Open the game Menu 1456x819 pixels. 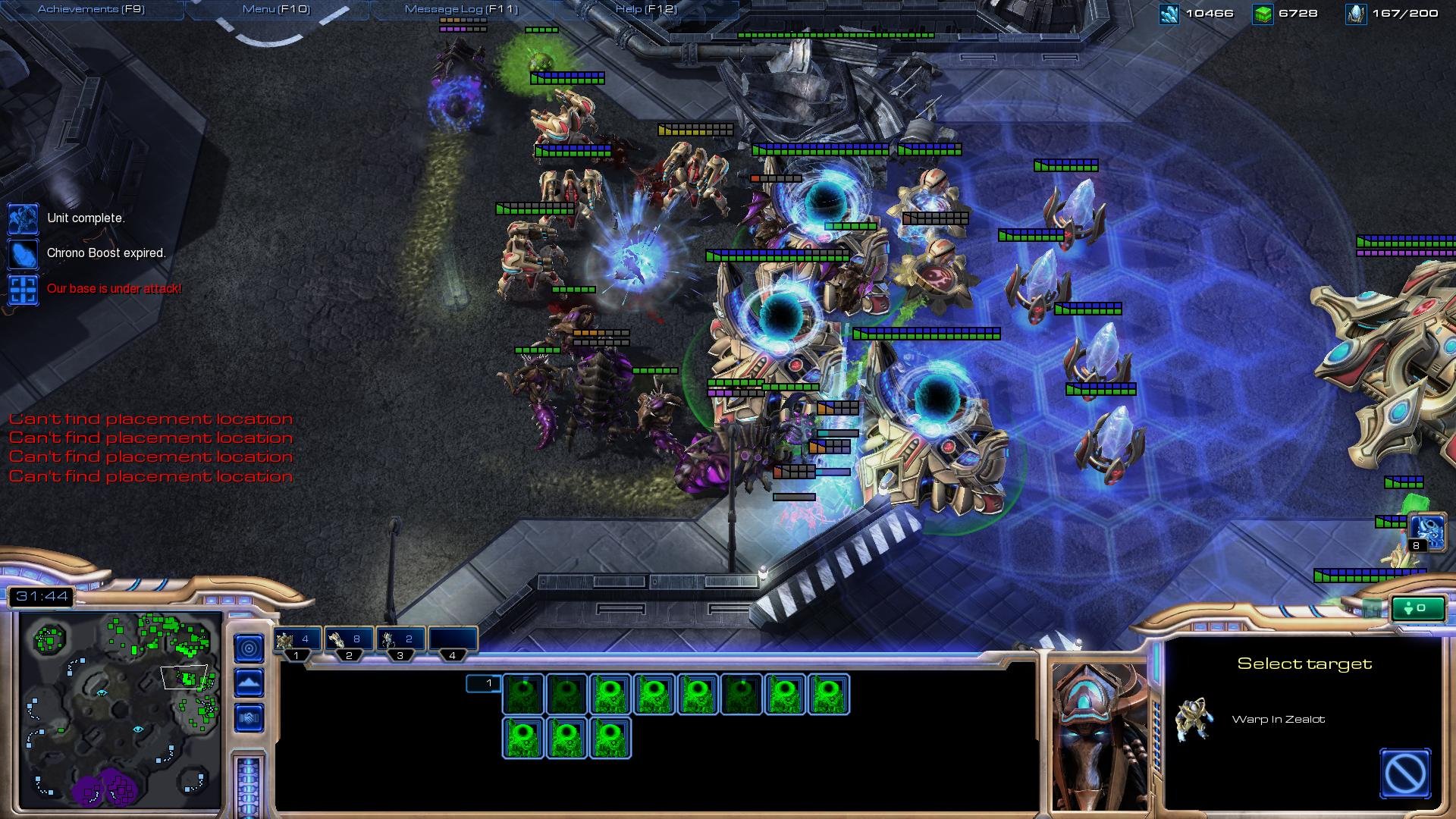point(276,9)
